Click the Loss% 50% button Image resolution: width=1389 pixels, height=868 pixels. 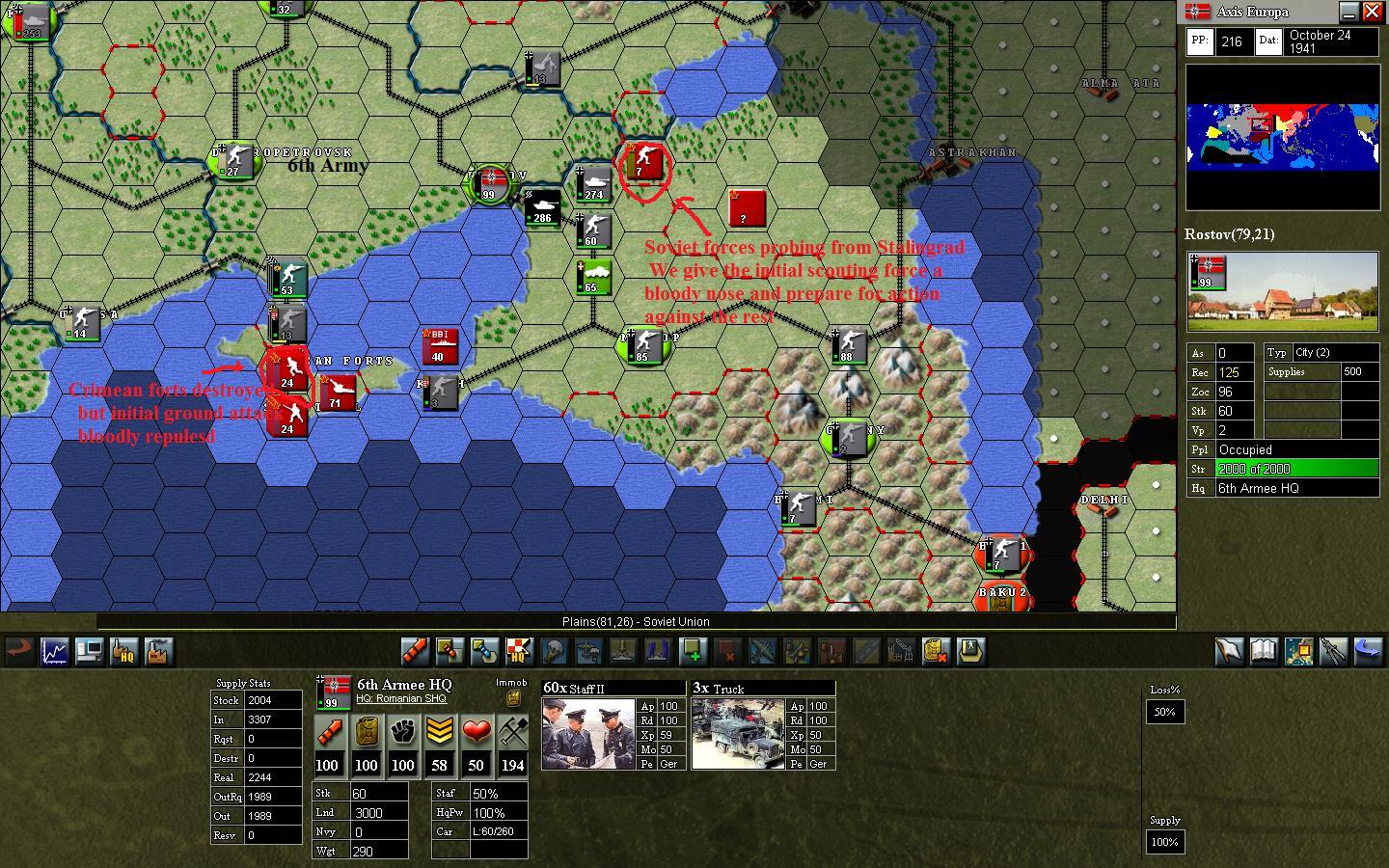coord(1164,712)
